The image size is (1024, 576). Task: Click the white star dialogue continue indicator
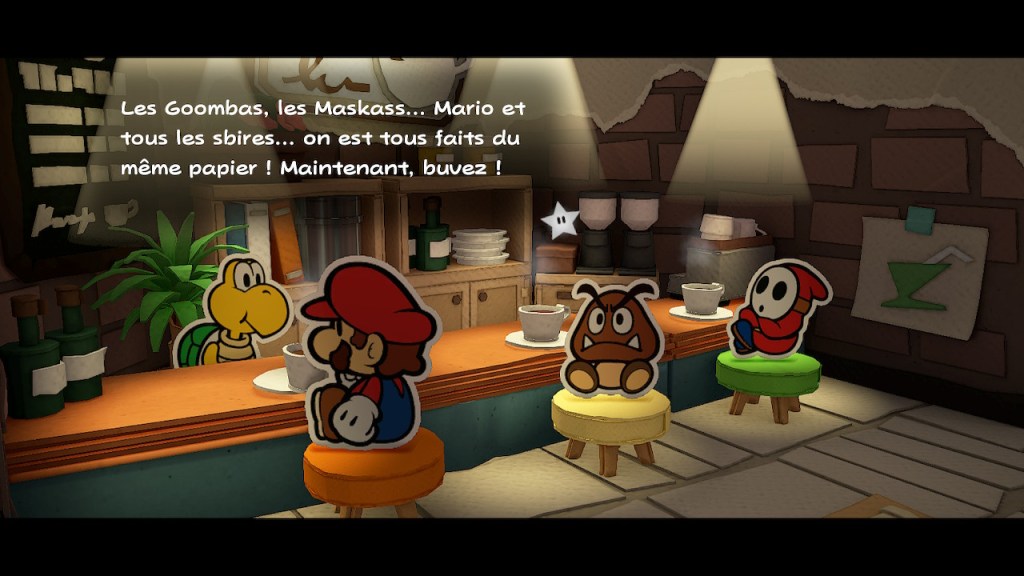click(x=559, y=220)
